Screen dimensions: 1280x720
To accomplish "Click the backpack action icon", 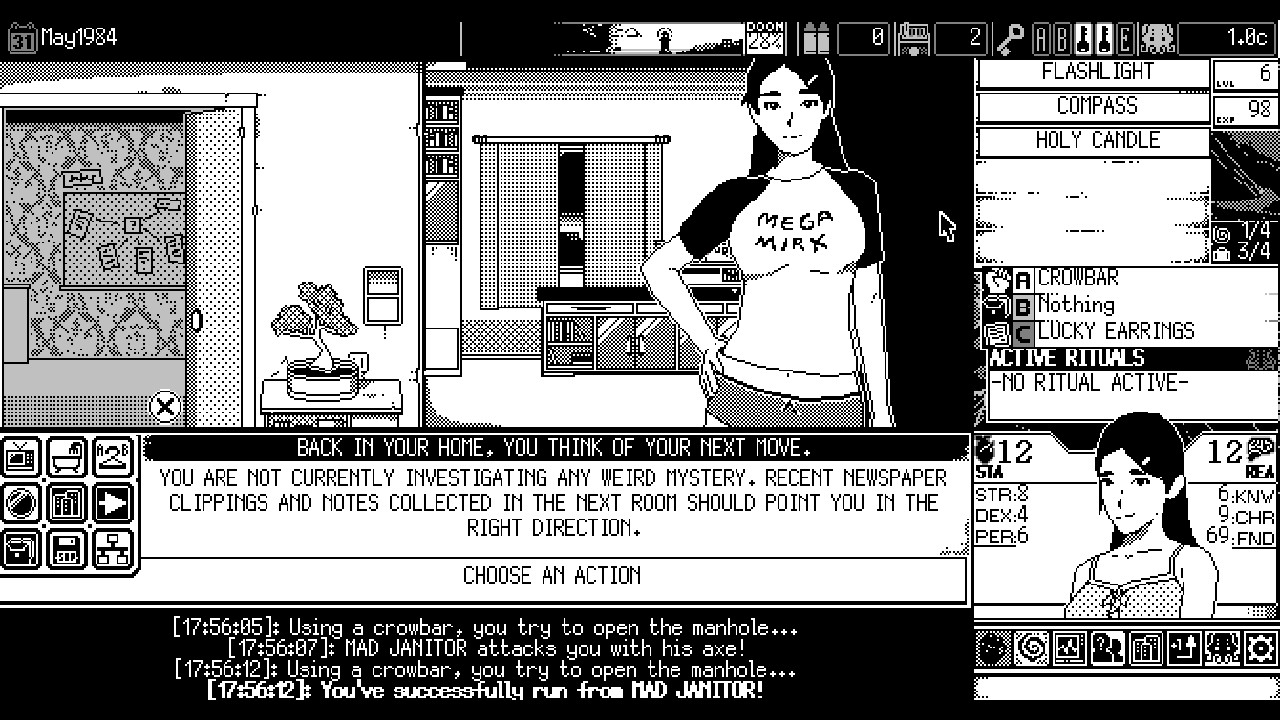I will point(20,549).
